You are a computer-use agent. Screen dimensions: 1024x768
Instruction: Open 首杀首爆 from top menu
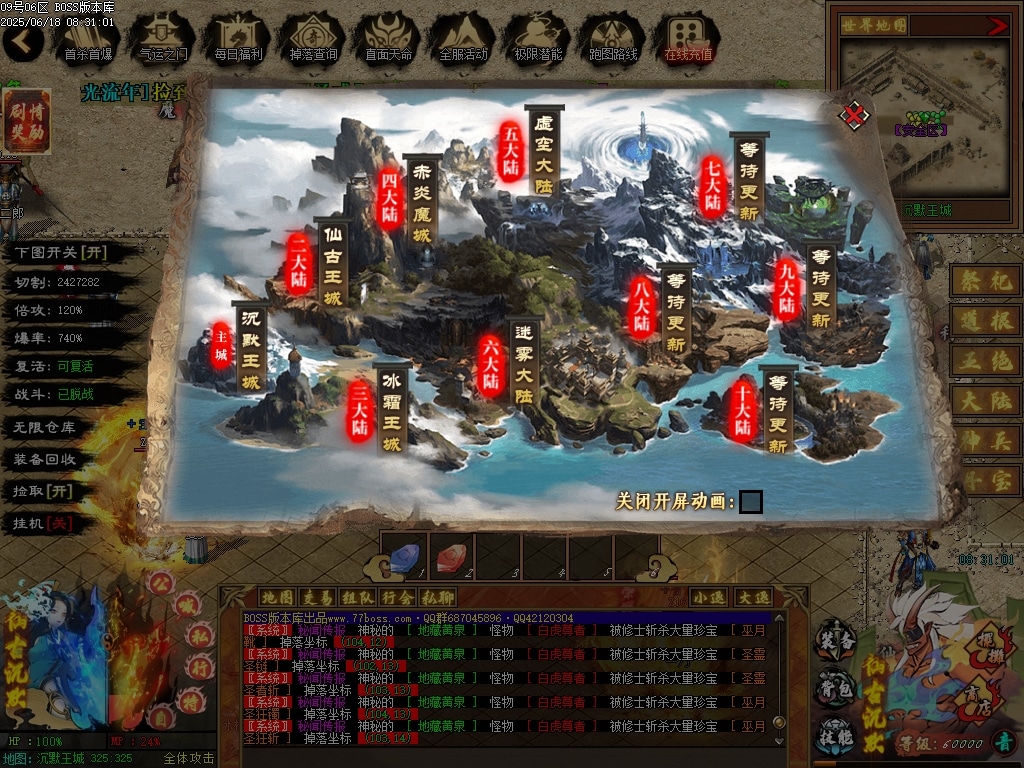point(88,38)
